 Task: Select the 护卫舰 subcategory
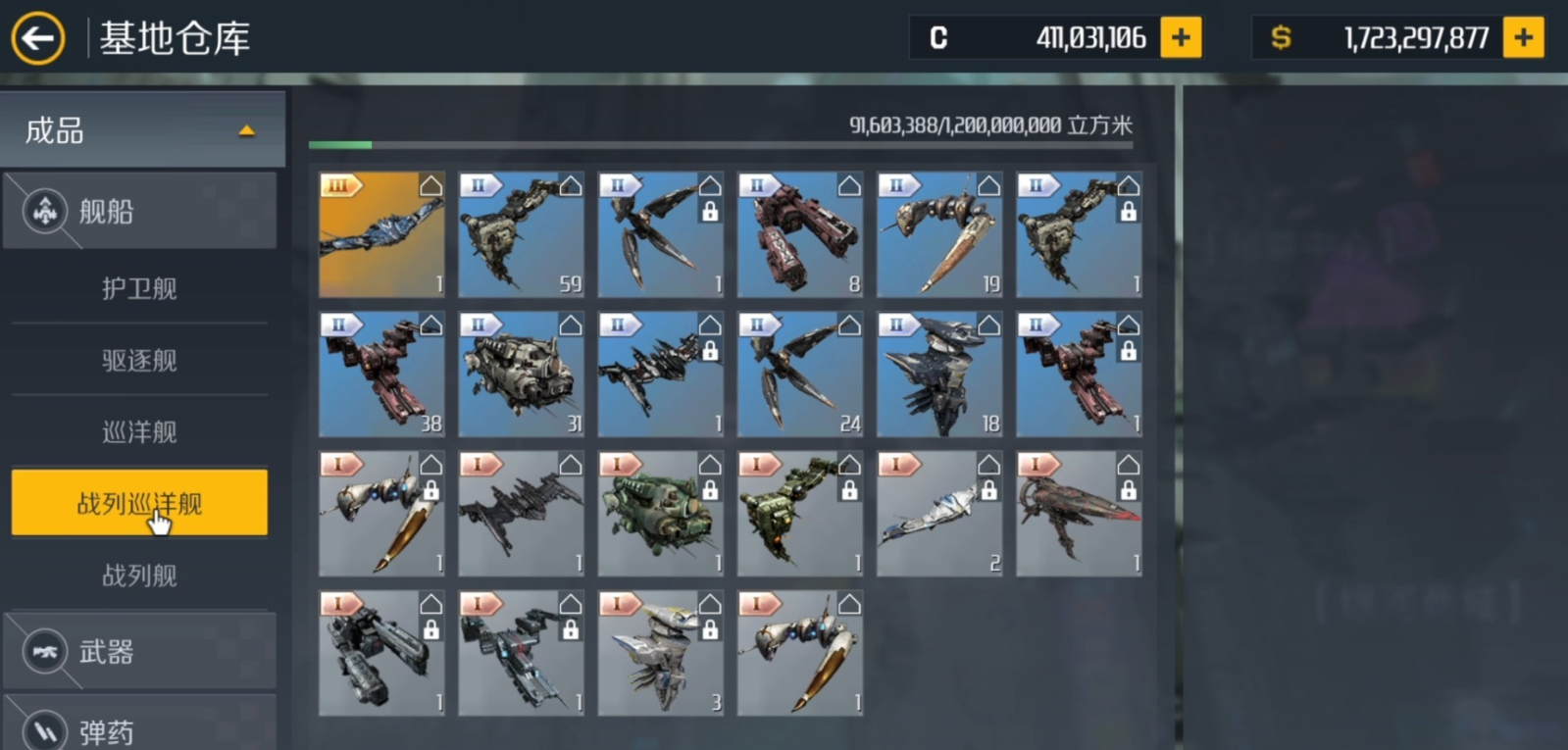point(139,288)
